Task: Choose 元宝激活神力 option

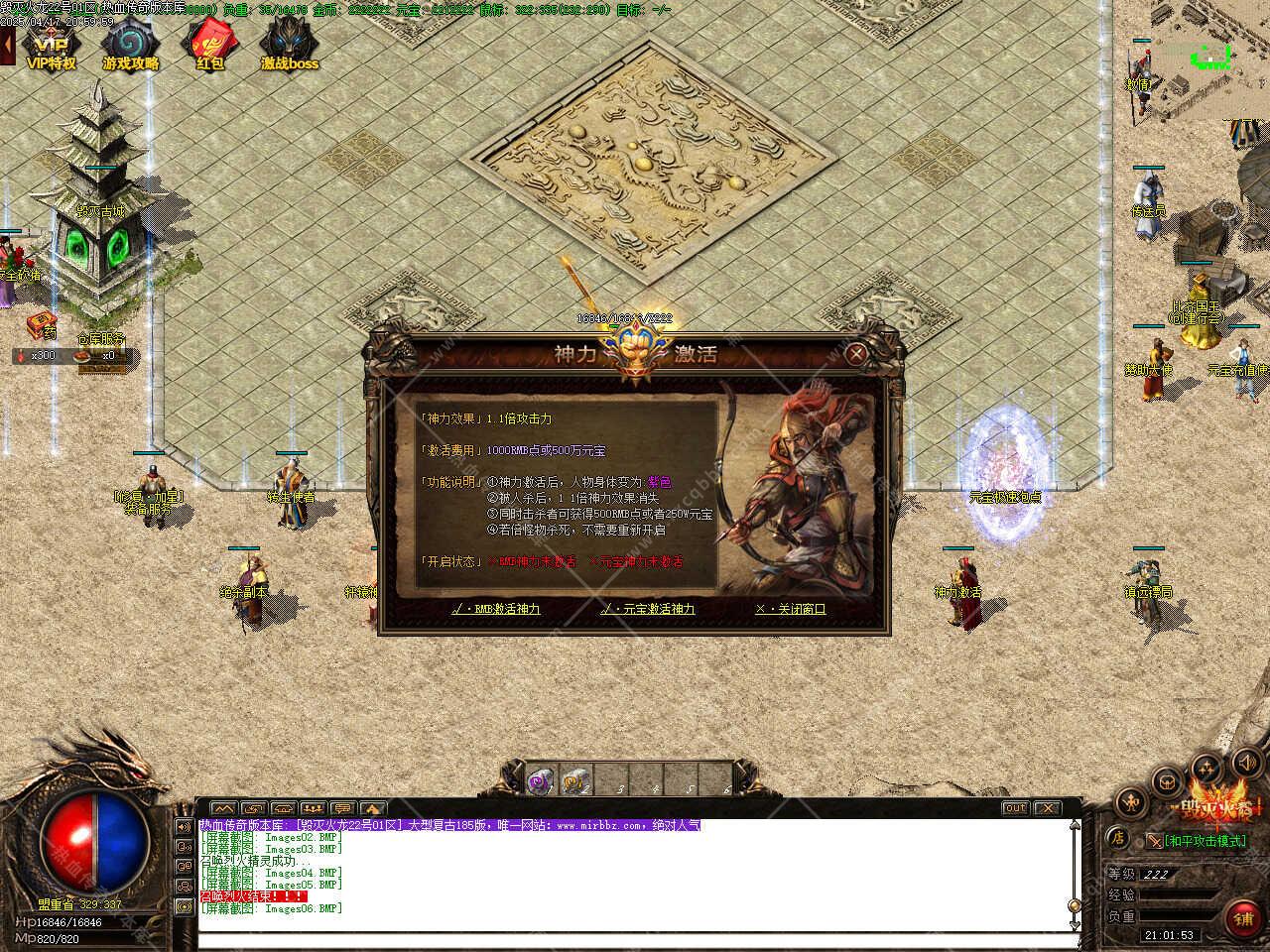Action: click(x=648, y=609)
